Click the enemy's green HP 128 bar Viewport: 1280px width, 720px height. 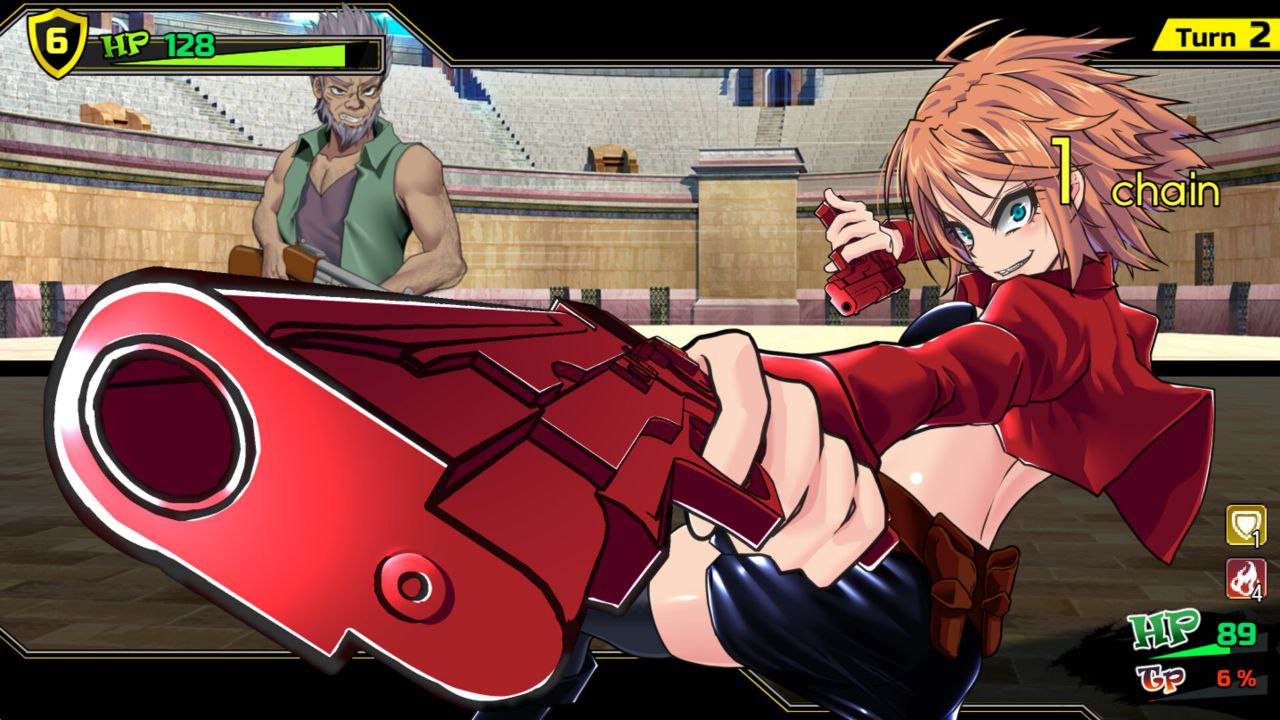point(250,46)
